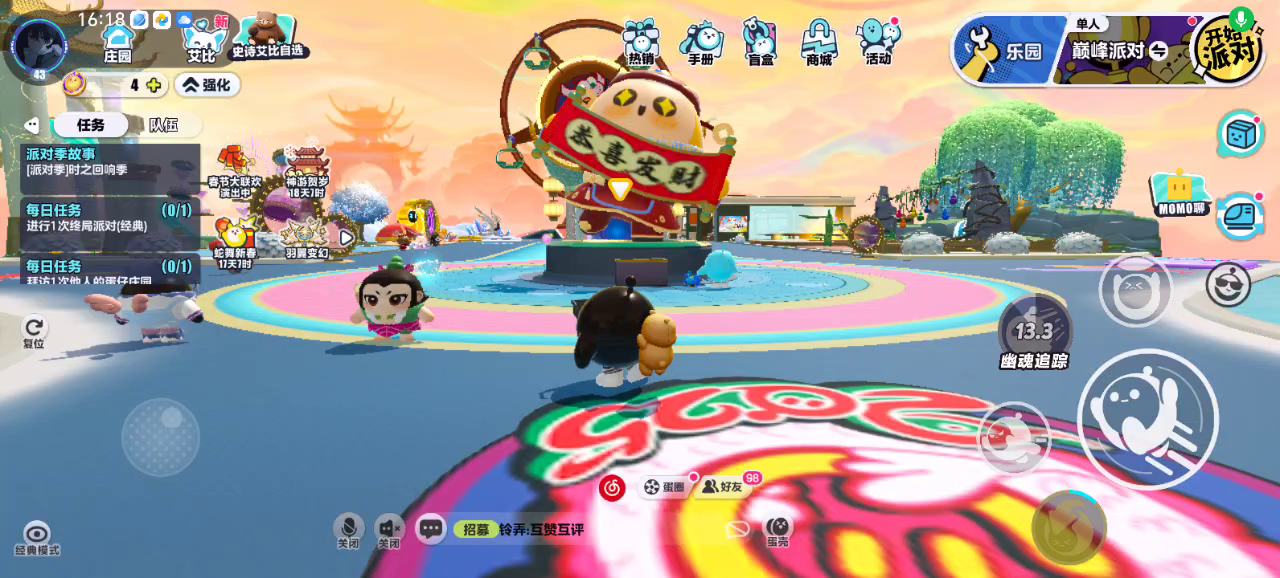Image resolution: width=1280 pixels, height=578 pixels.
Task: Open the 庄园 manor icon
Action: 118,41
